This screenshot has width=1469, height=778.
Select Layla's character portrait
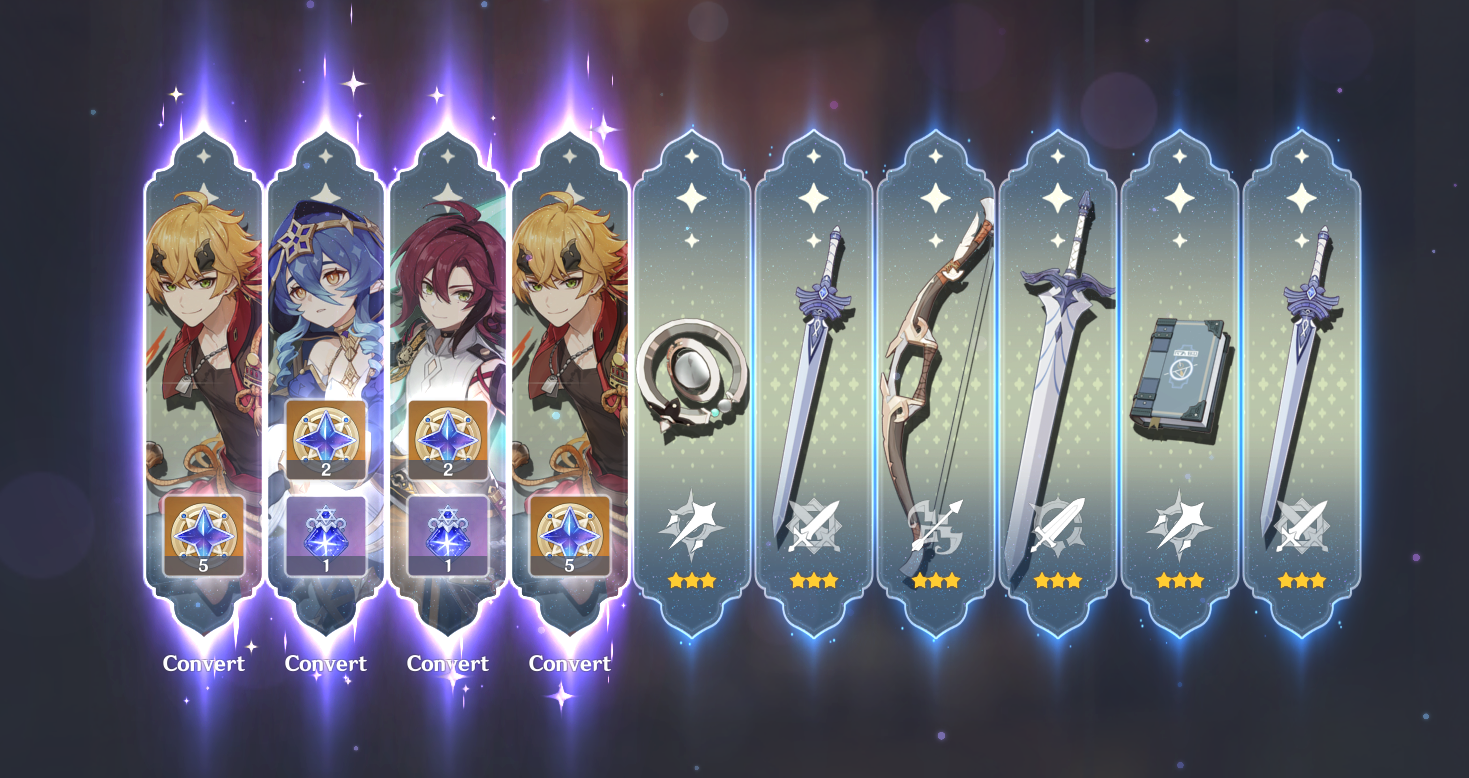click(x=327, y=300)
